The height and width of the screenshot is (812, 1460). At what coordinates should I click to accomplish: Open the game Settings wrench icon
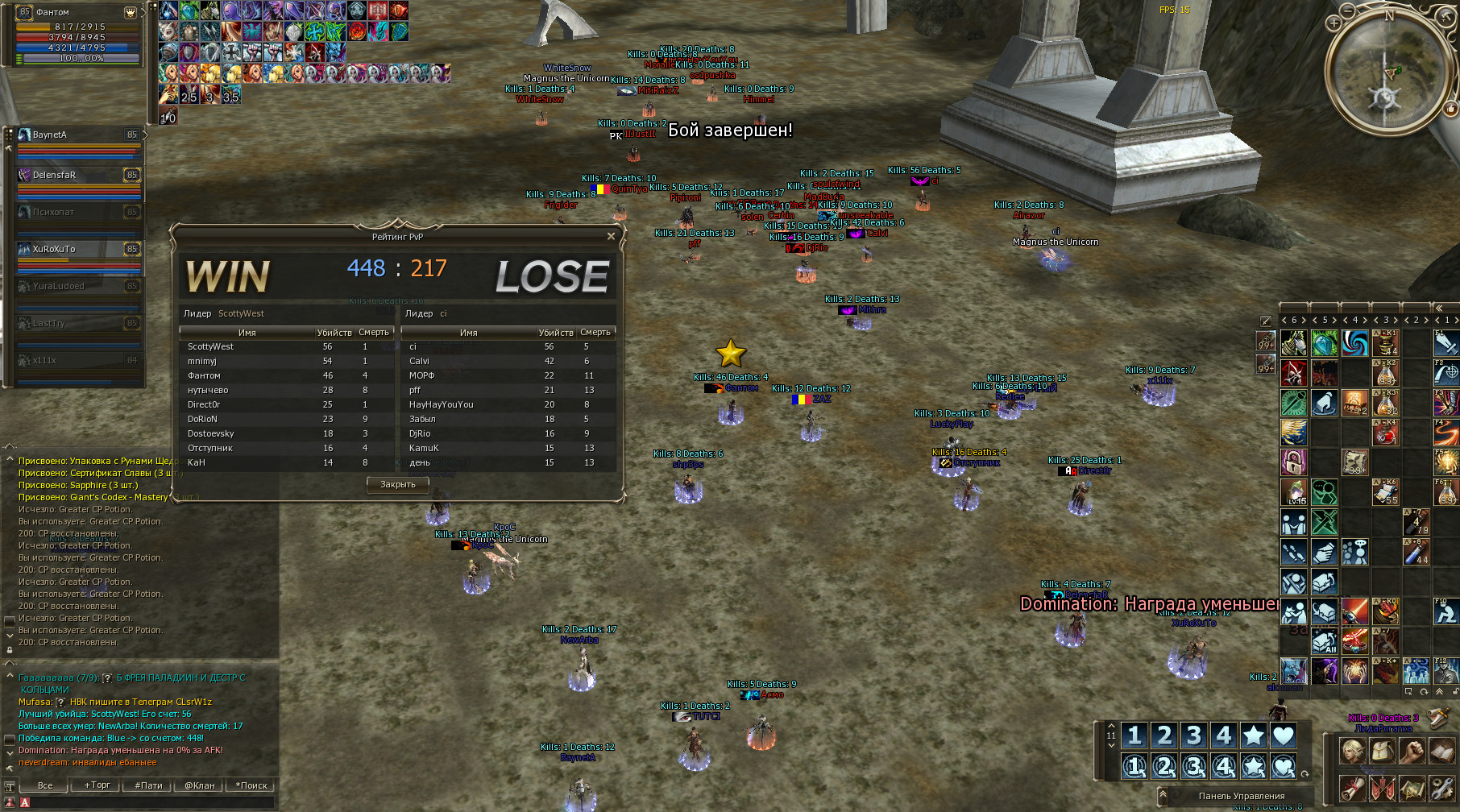coord(1441,789)
